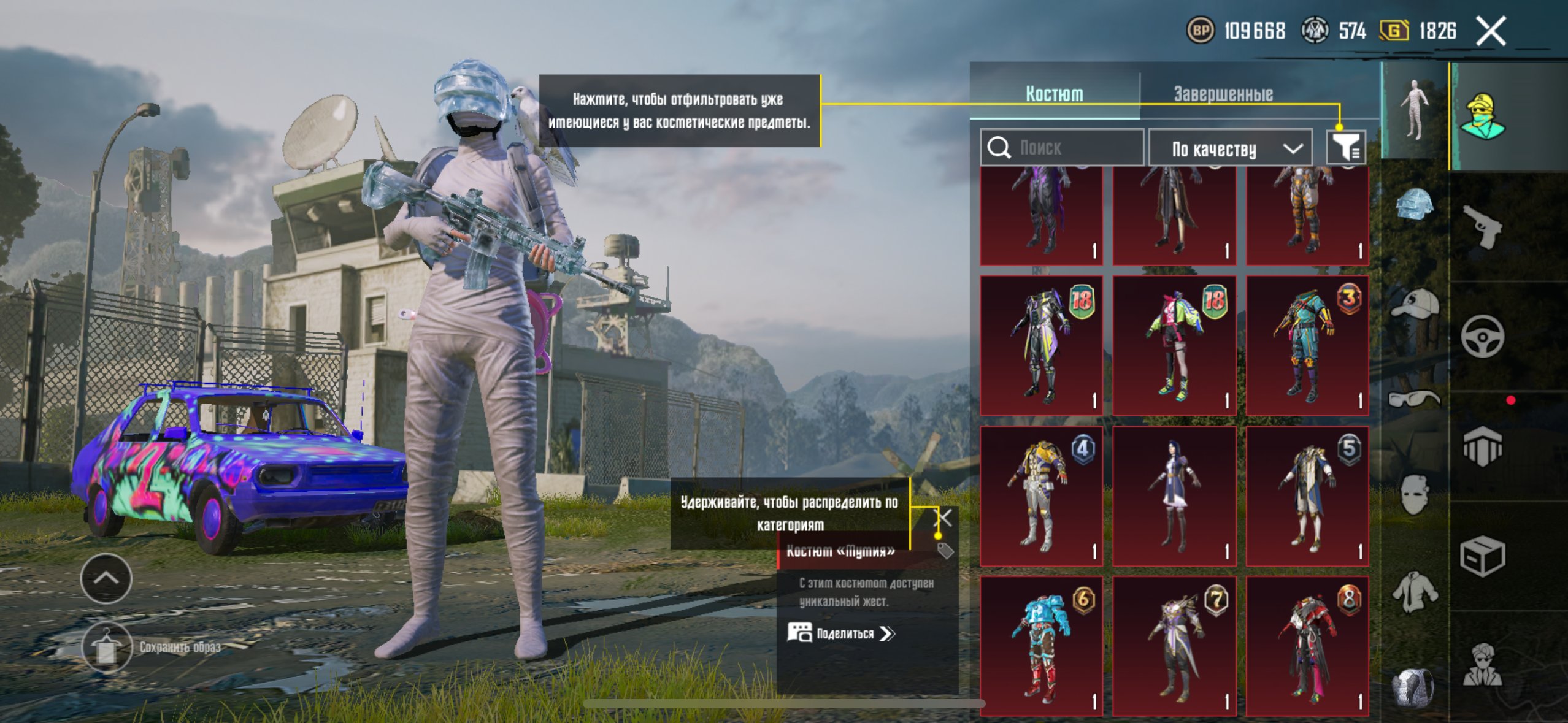Screen dimensions: 1568x723
Task: Open the pistol weapon skins category
Action: pyautogui.click(x=1483, y=226)
